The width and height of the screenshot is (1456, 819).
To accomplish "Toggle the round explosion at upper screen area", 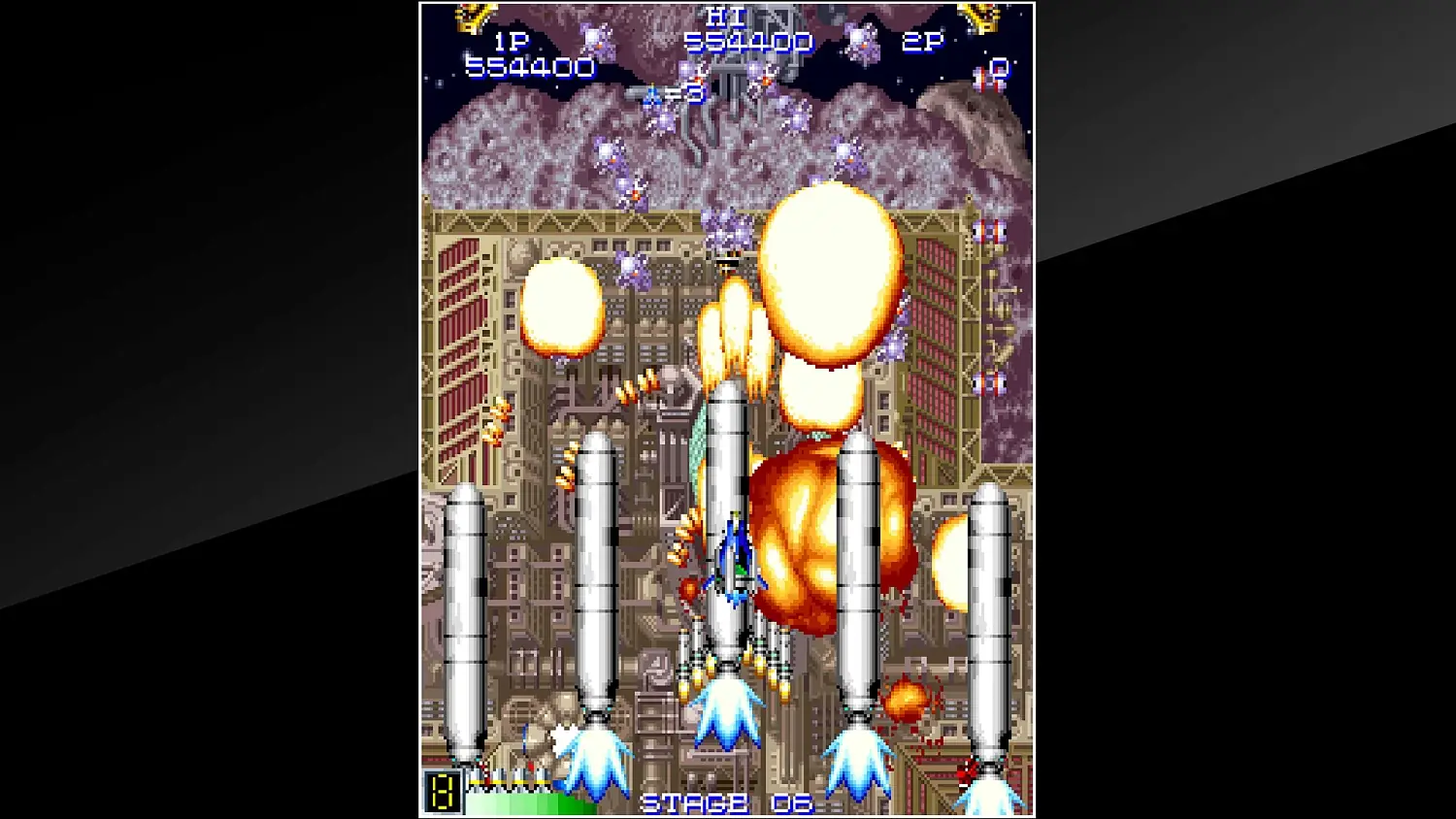I will [830, 272].
